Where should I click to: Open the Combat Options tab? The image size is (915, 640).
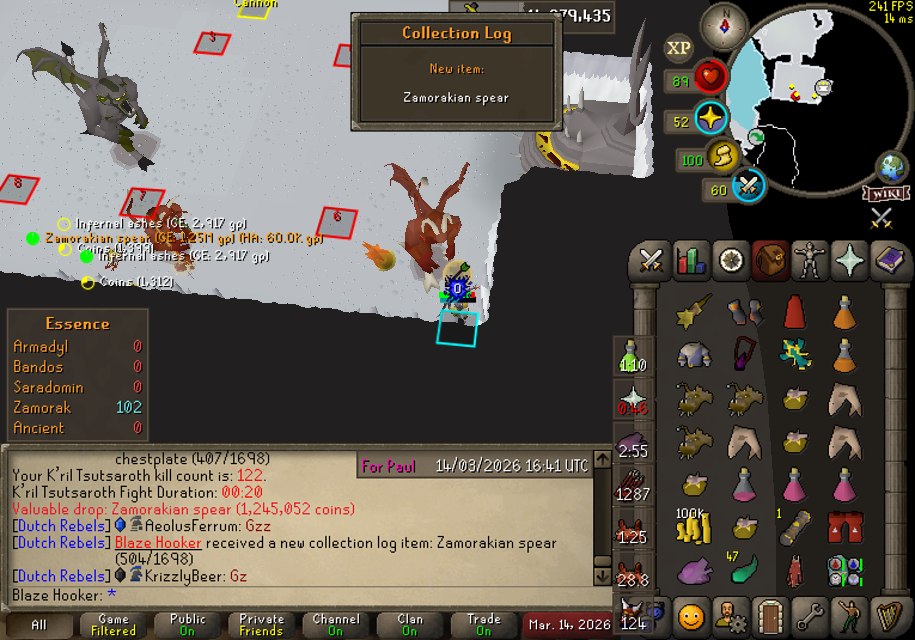(652, 261)
